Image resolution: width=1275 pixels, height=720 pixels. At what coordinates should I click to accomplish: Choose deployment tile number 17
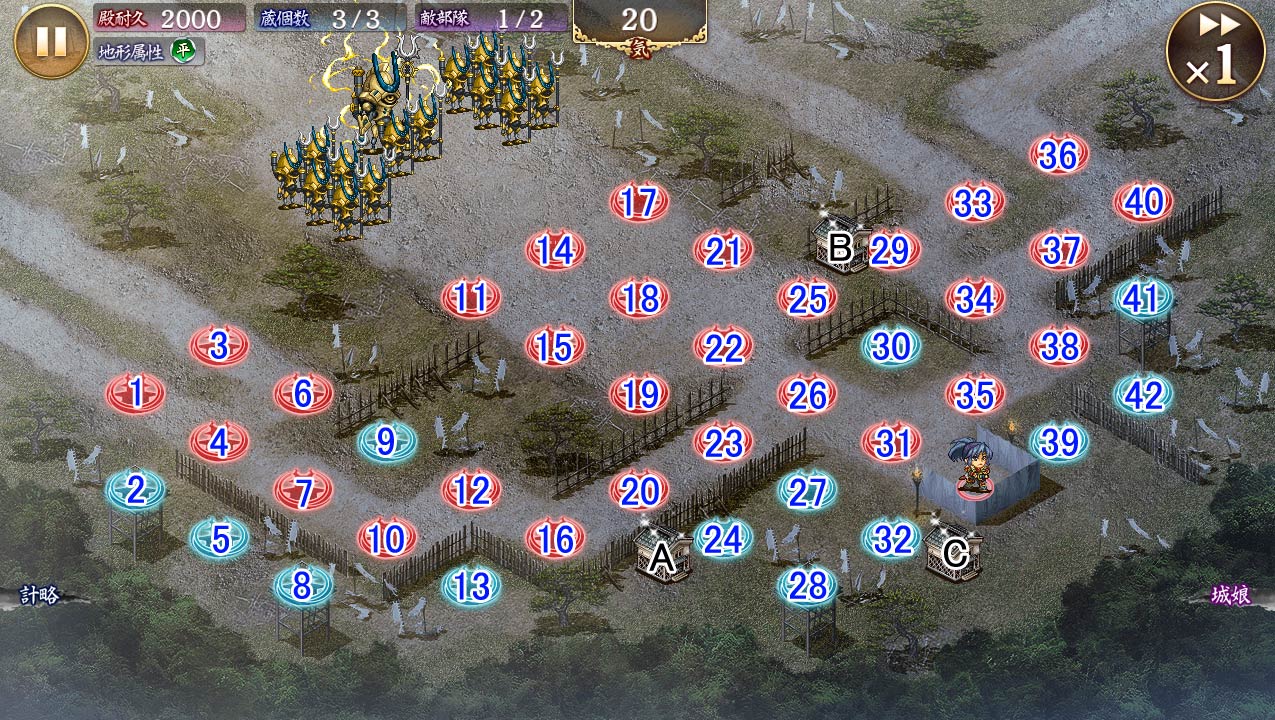[639, 203]
